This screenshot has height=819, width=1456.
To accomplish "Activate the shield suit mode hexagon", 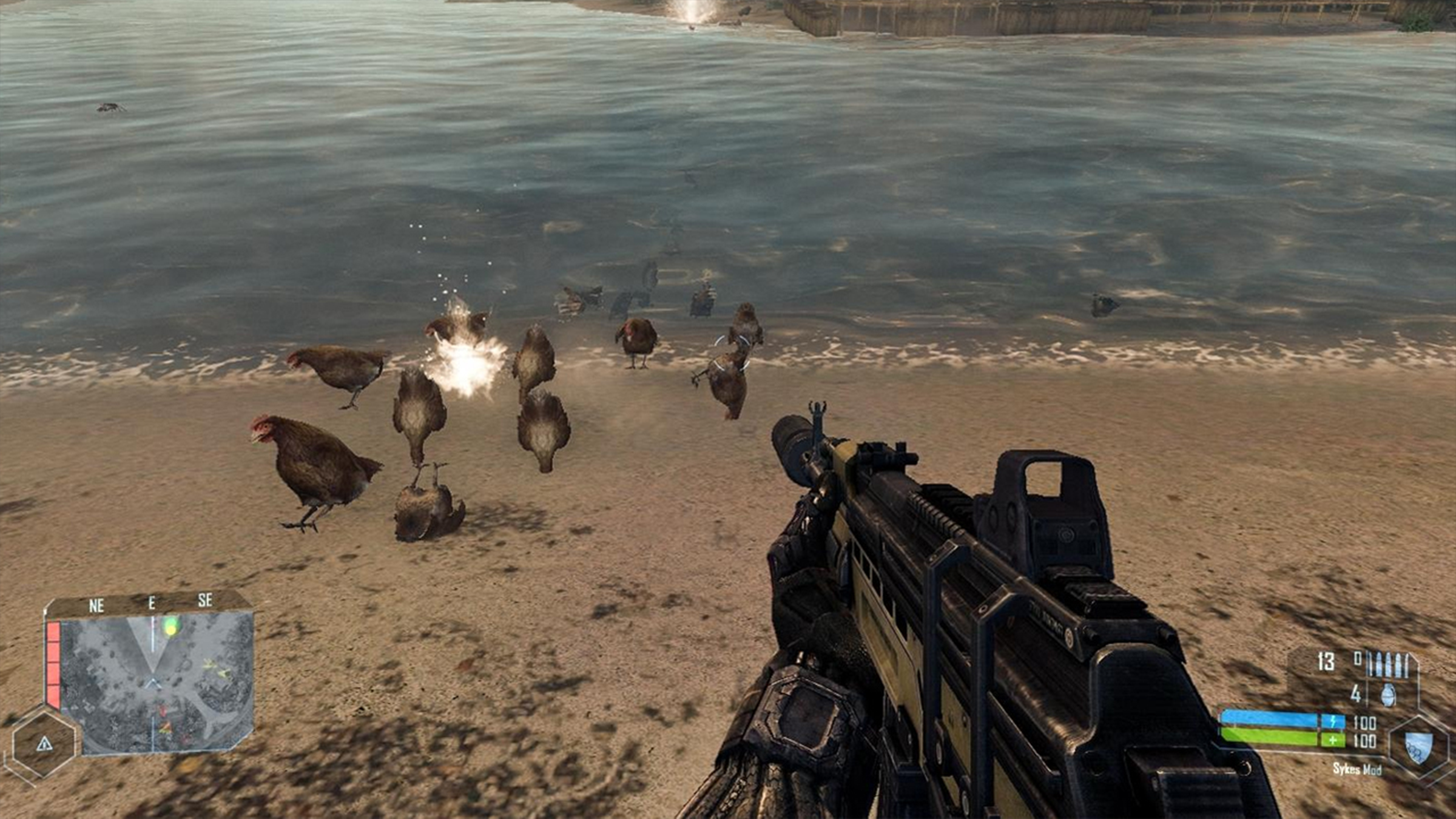I will pos(1418,748).
